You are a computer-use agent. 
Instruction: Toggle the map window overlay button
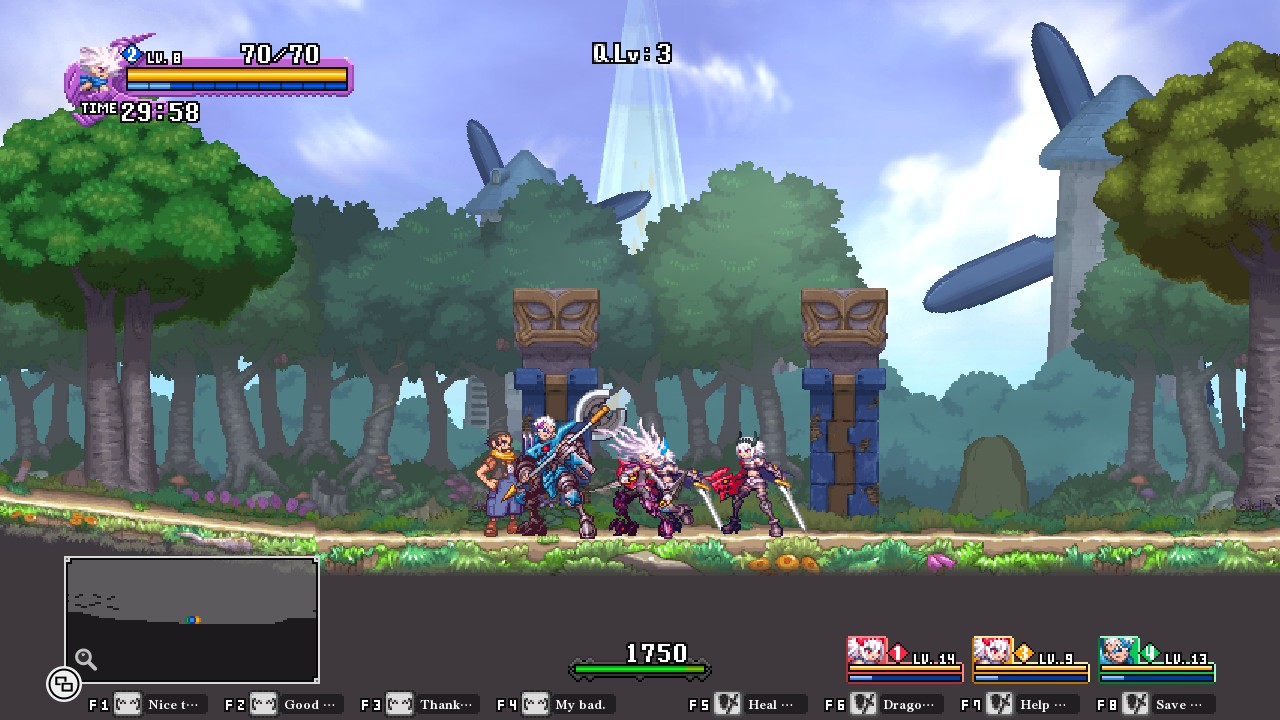pos(63,684)
